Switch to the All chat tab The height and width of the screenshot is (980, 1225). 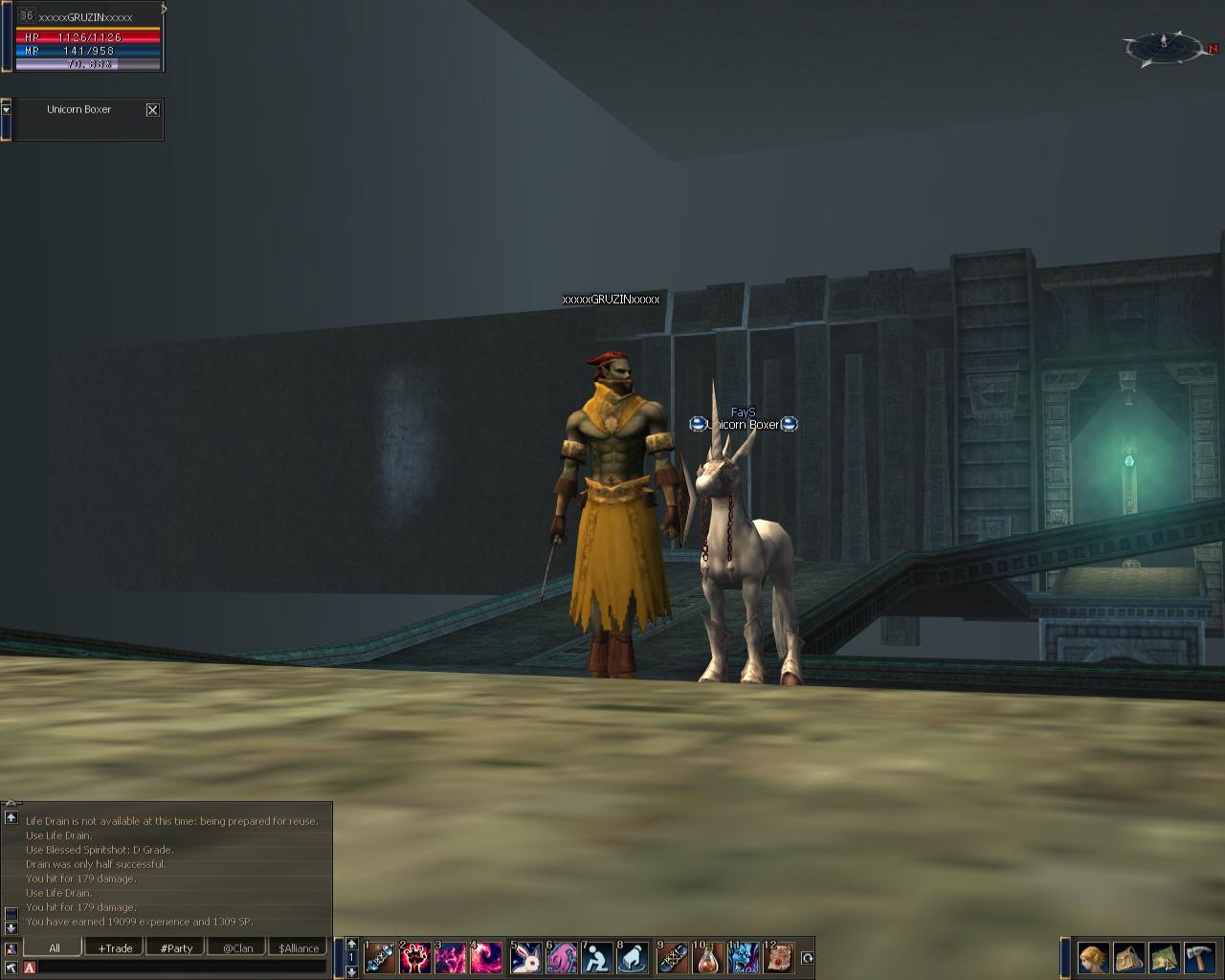point(54,947)
